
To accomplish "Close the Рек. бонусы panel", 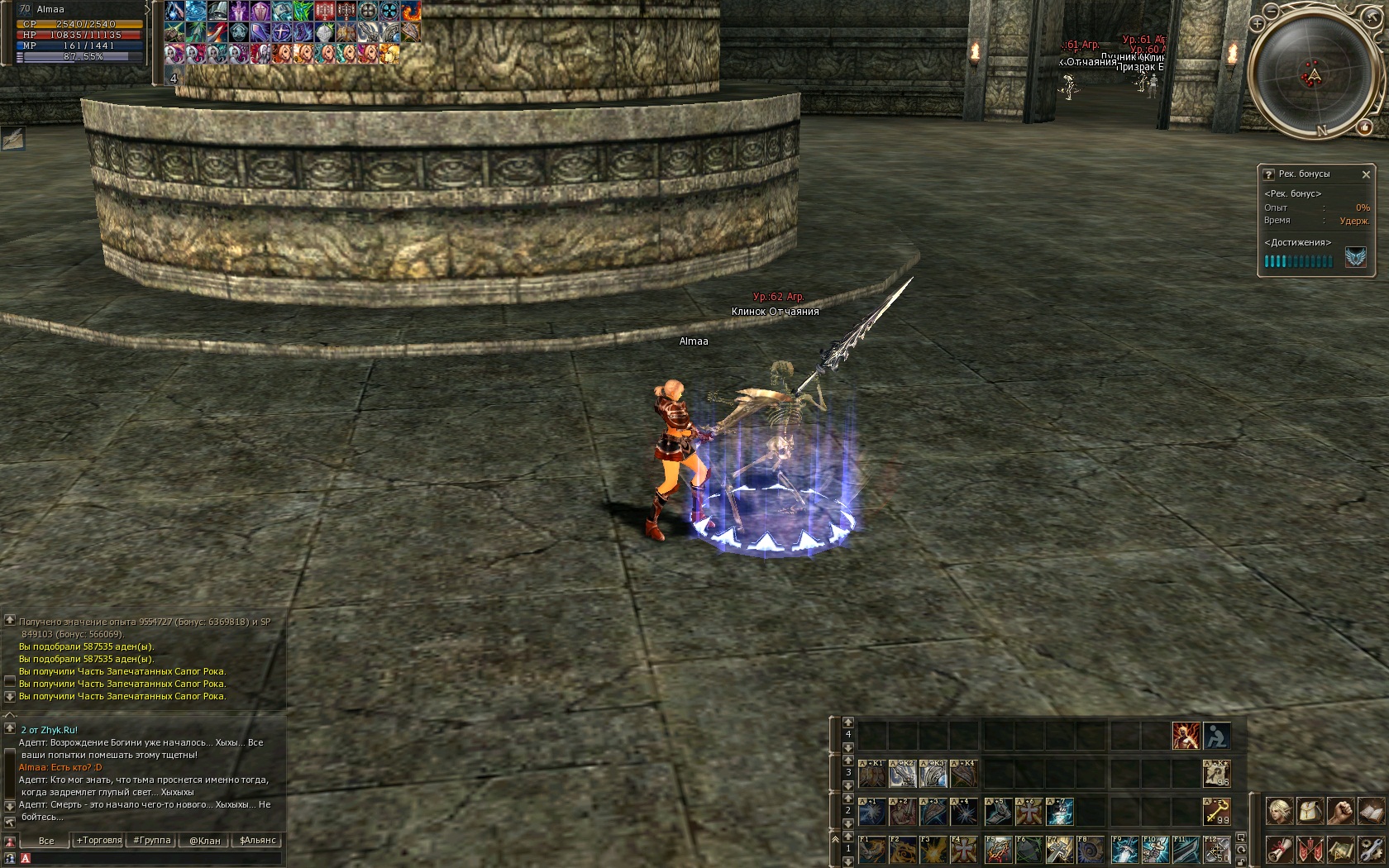I will click(x=1366, y=174).
